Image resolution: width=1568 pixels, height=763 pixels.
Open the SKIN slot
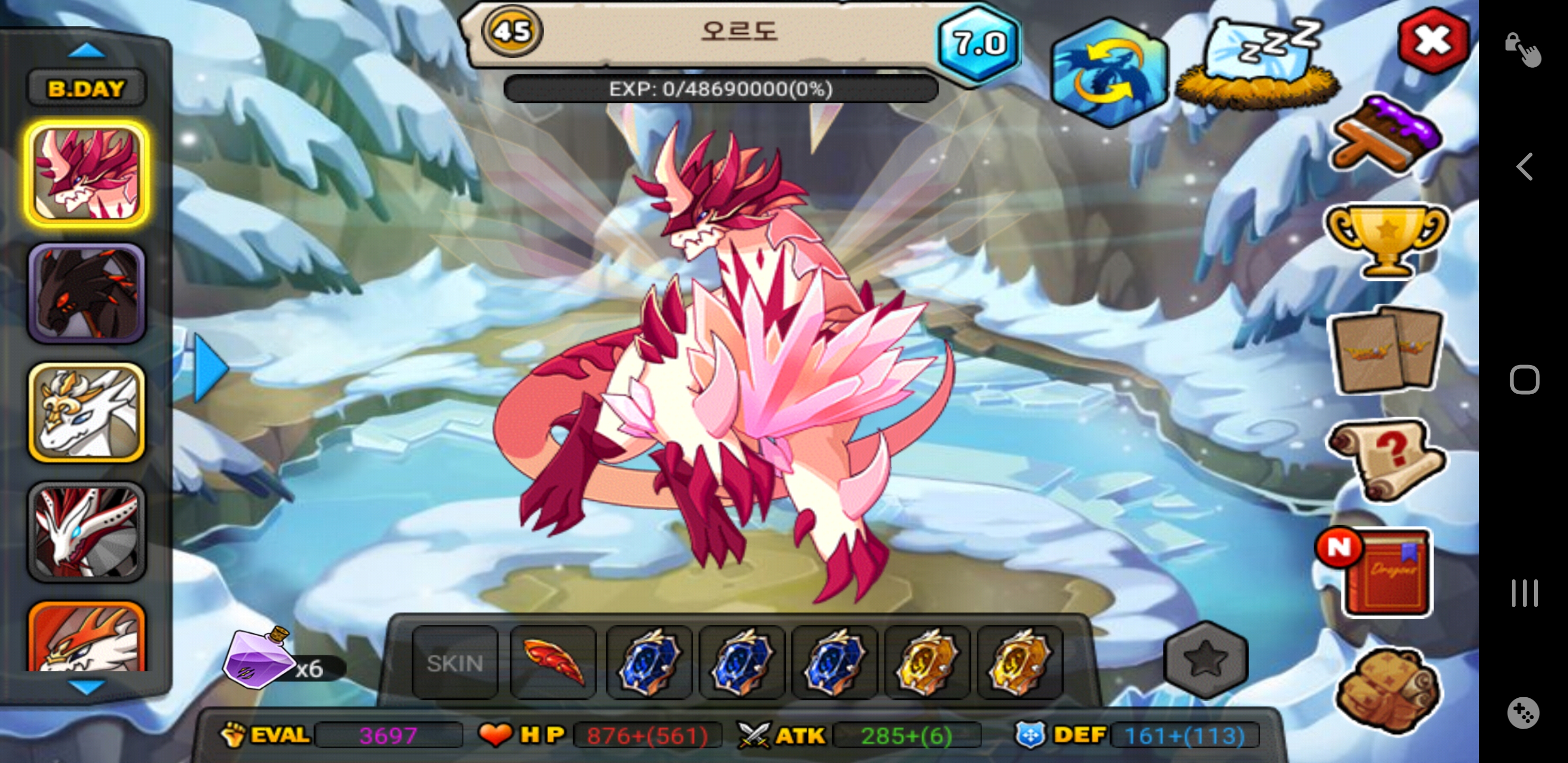455,662
